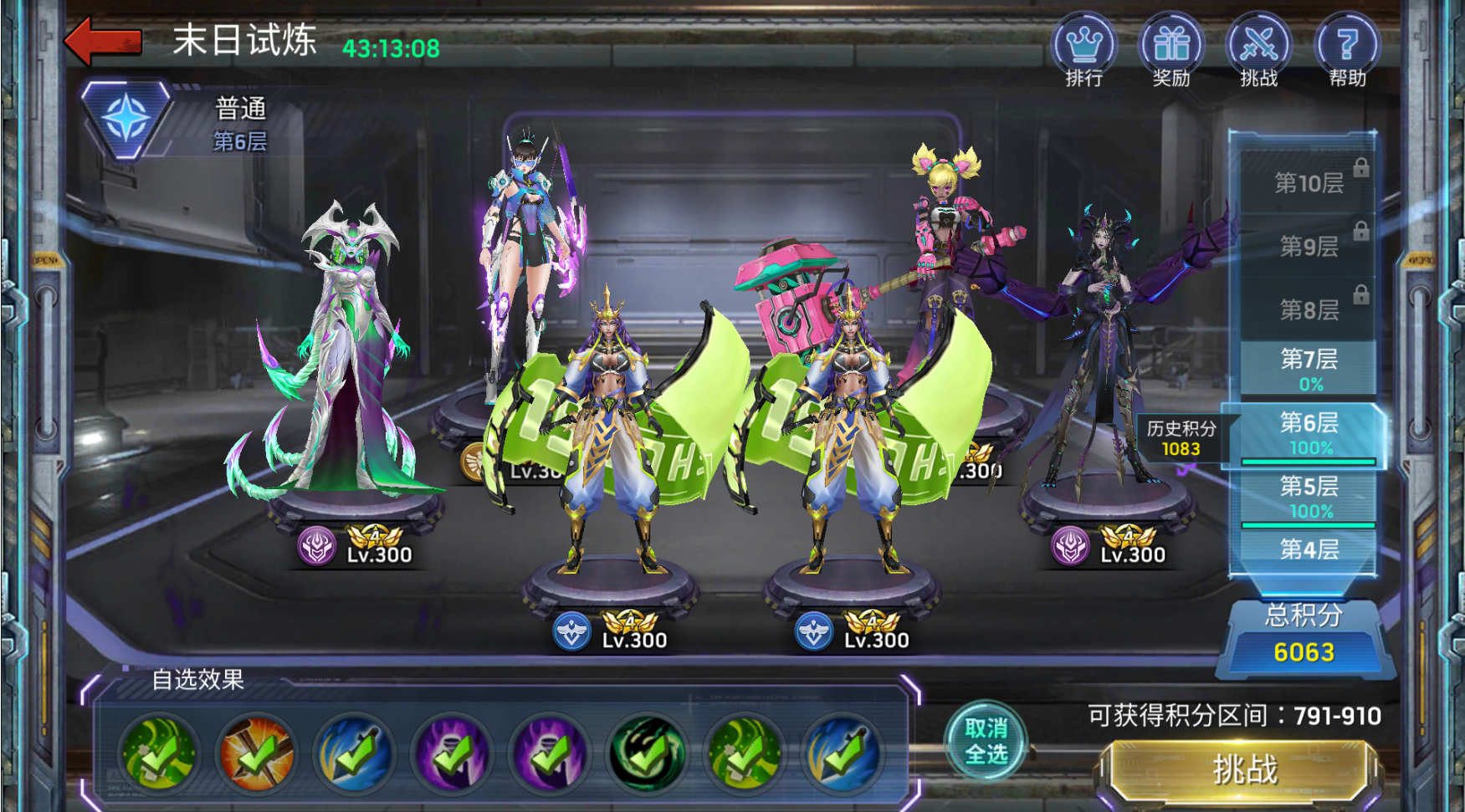
Task: Start the fight with the gold 挑战 button
Action: point(1244,769)
